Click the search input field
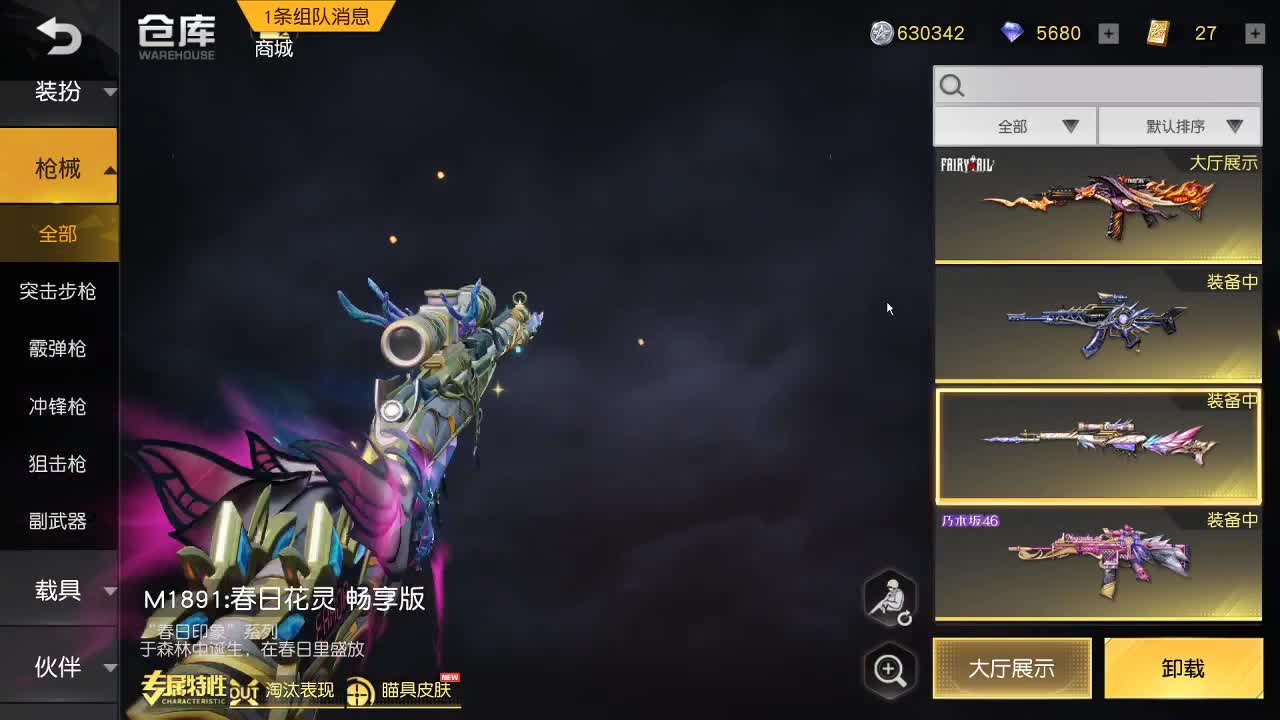Viewport: 1280px width, 720px height. [x=1096, y=85]
